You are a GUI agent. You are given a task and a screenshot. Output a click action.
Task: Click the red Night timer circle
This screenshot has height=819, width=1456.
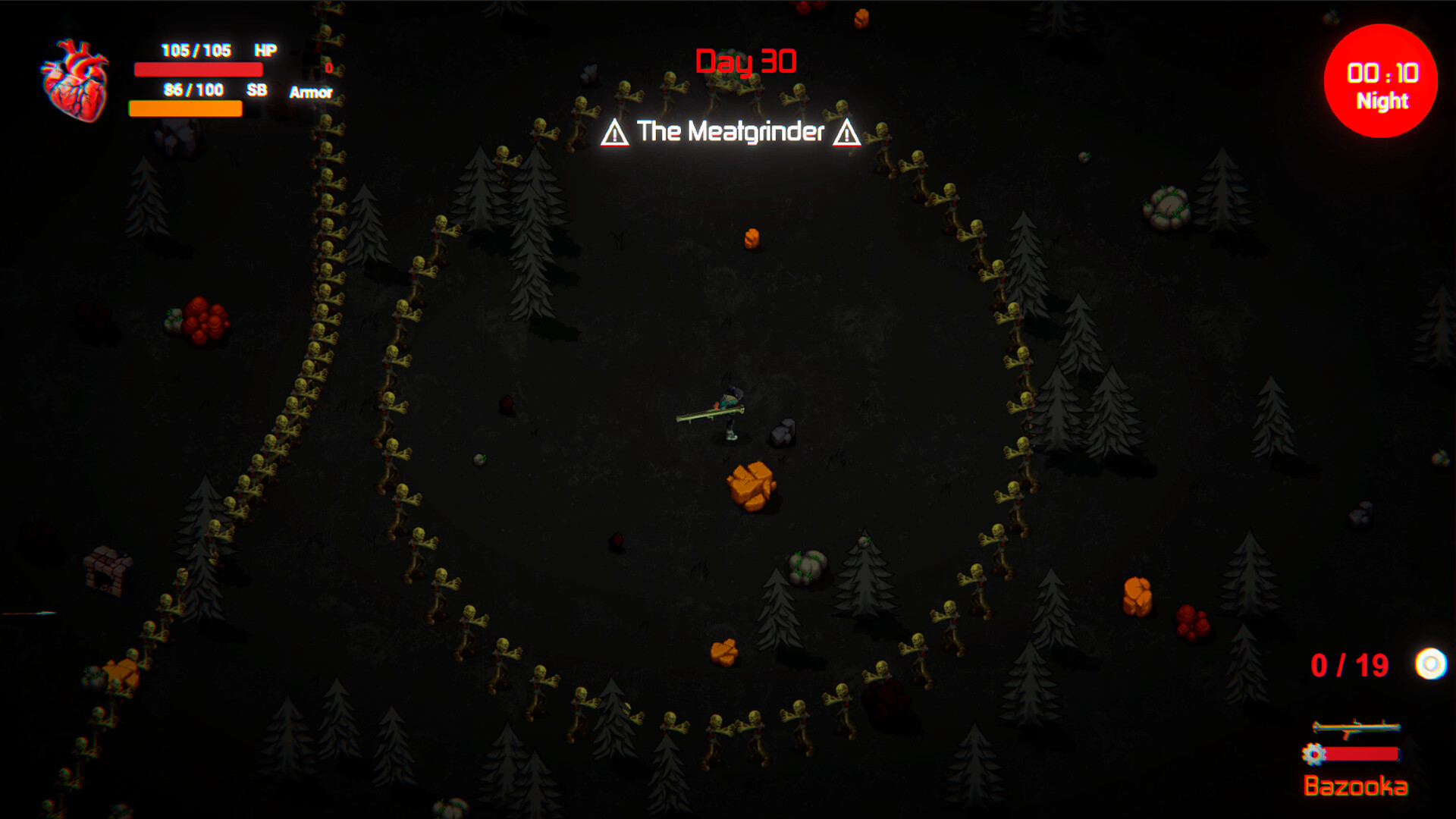point(1382,81)
